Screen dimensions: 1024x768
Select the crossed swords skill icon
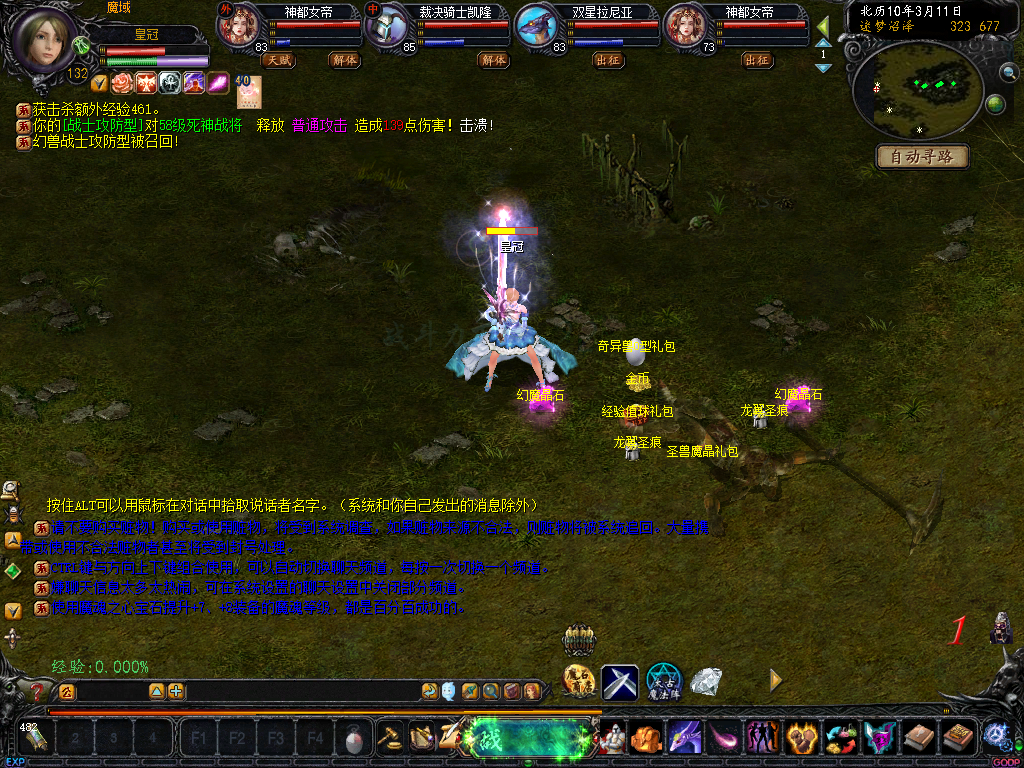(x=619, y=682)
